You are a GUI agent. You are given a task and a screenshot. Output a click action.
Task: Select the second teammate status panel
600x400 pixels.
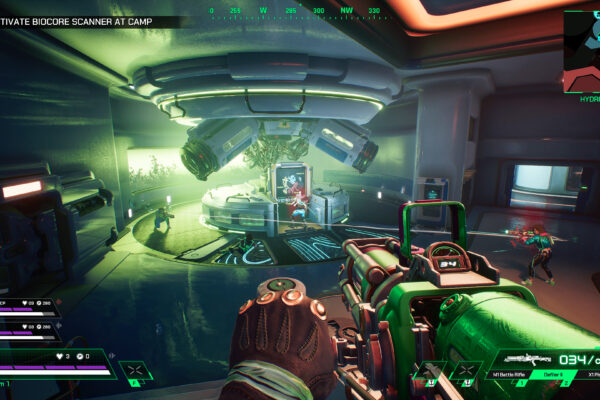[28, 329]
